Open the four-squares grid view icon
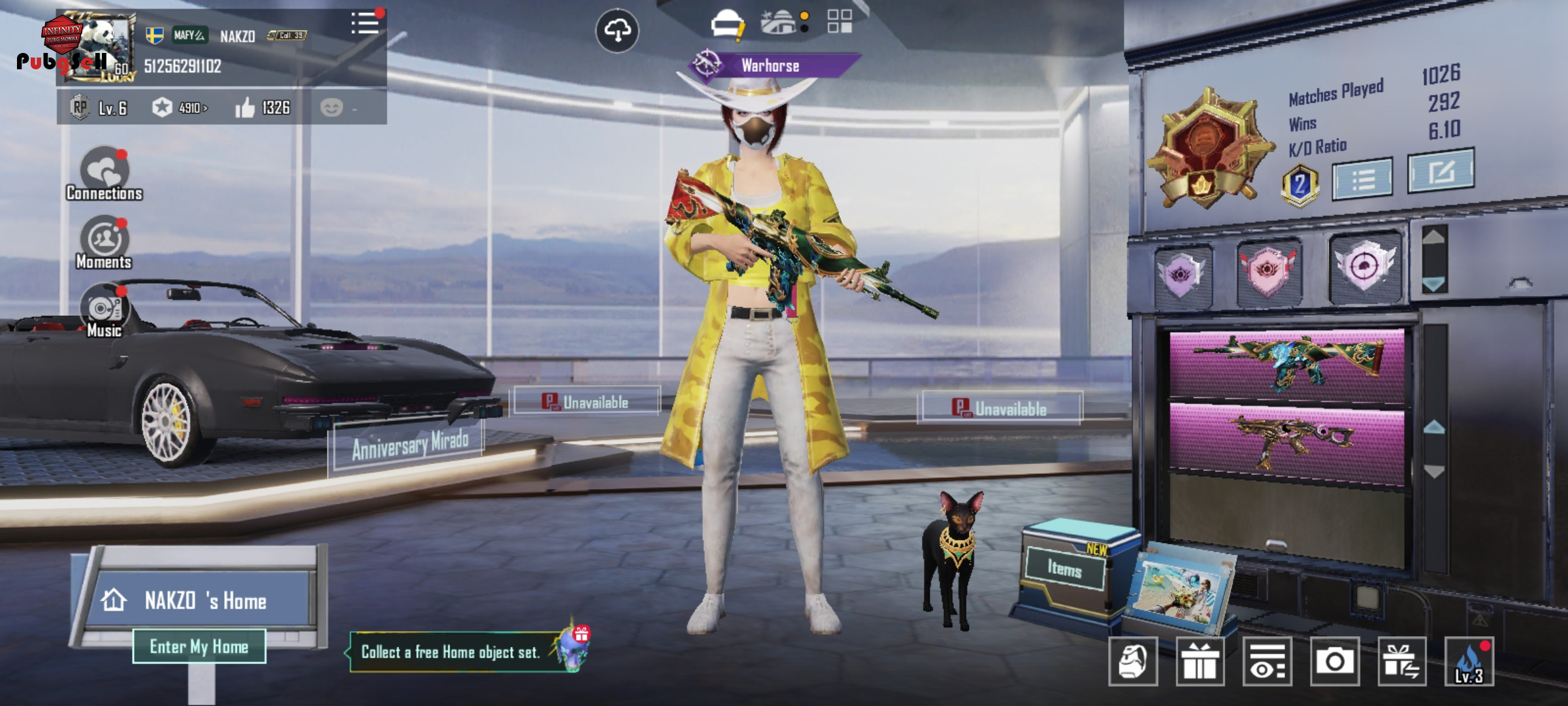 pos(840,22)
